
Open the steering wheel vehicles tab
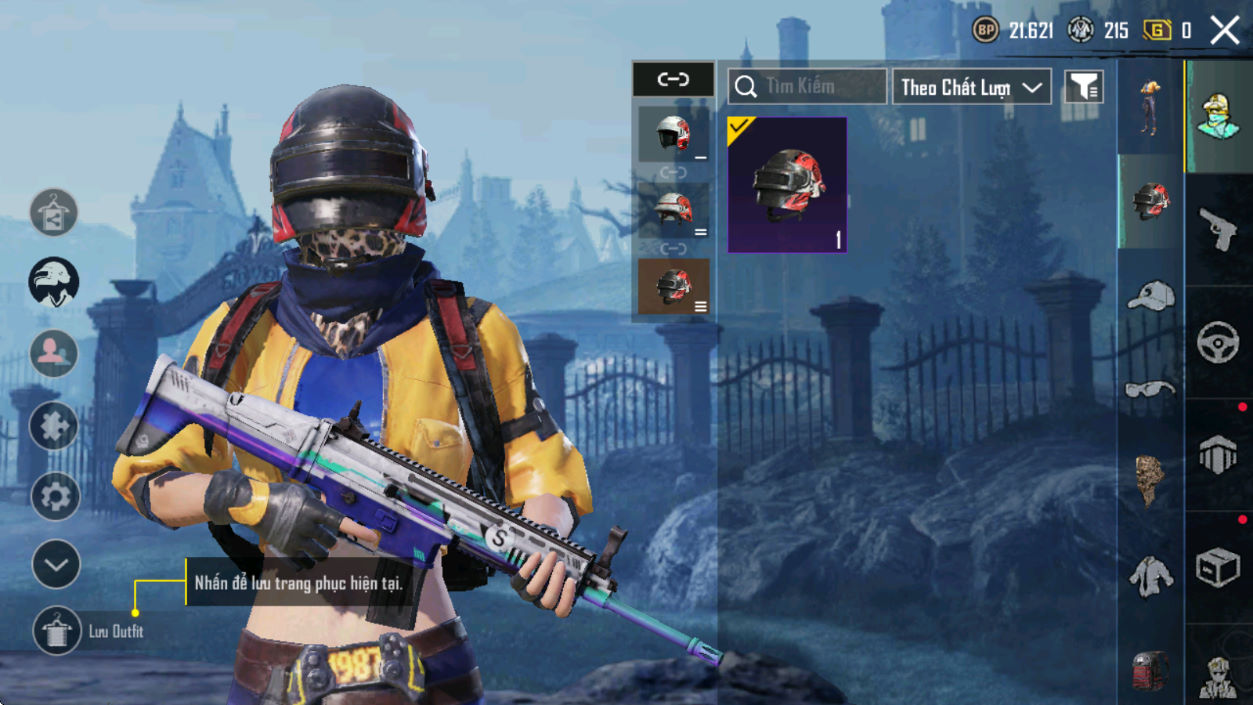coord(1218,343)
